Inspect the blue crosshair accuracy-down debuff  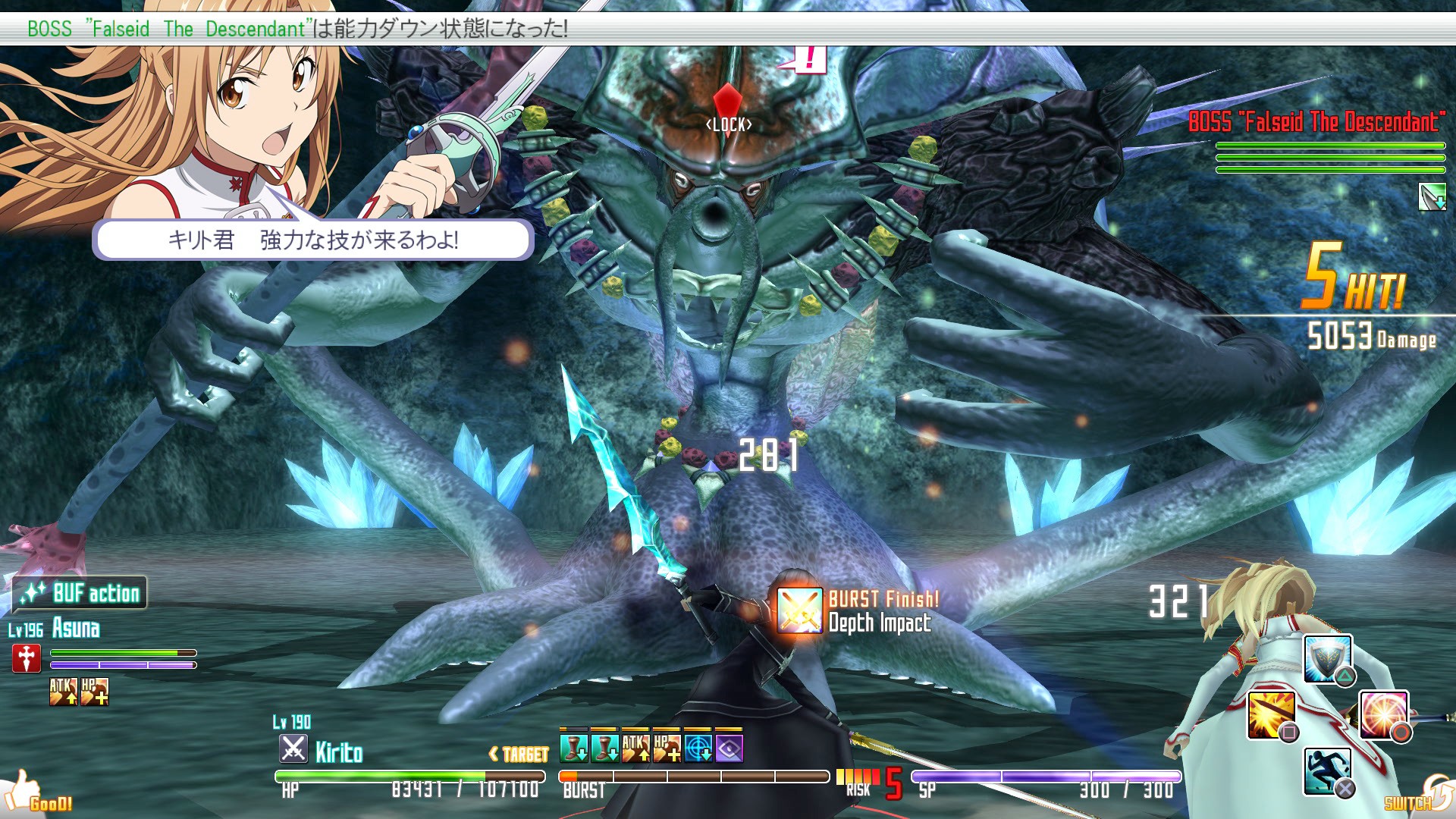coord(698,748)
